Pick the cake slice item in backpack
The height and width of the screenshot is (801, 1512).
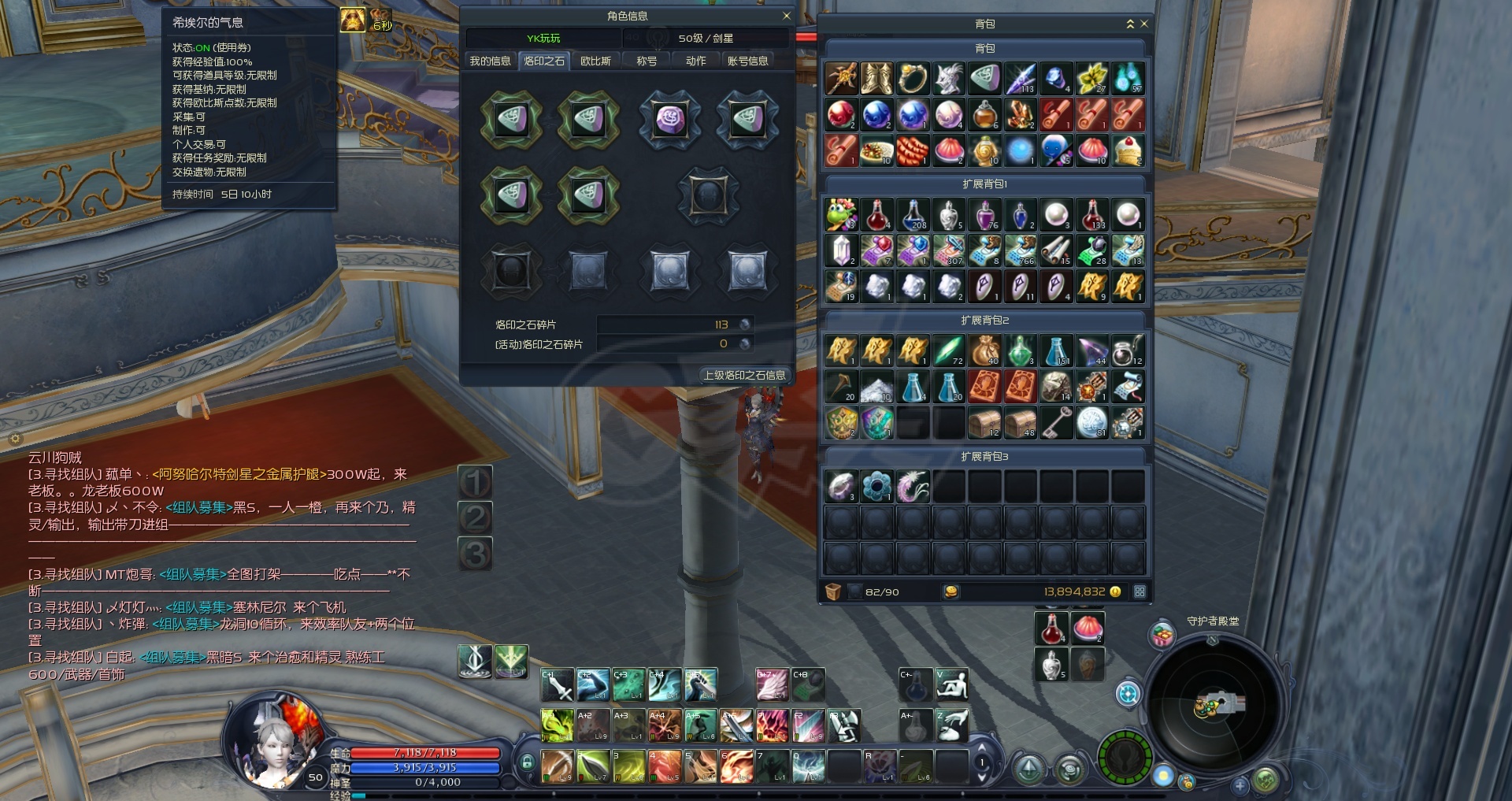coord(1128,150)
